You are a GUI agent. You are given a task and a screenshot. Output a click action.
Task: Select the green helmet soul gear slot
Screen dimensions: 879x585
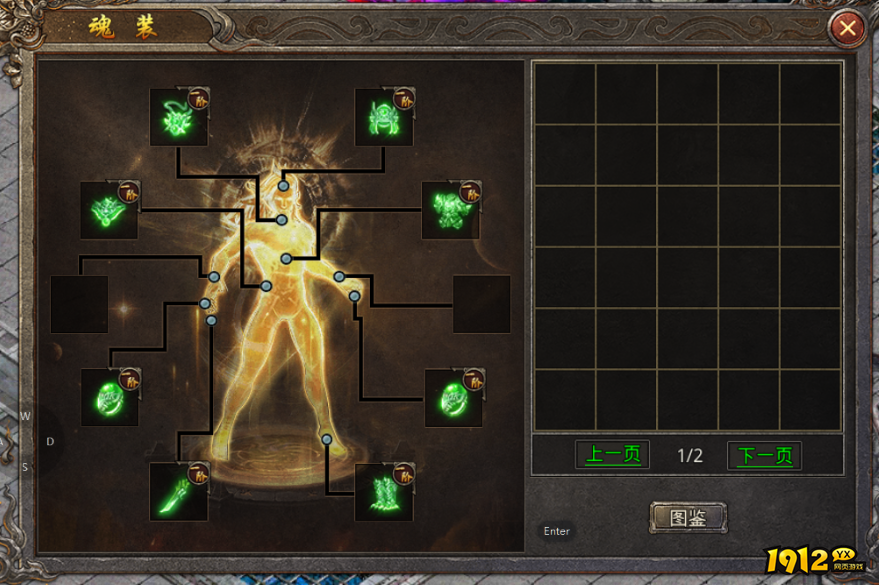[x=384, y=117]
